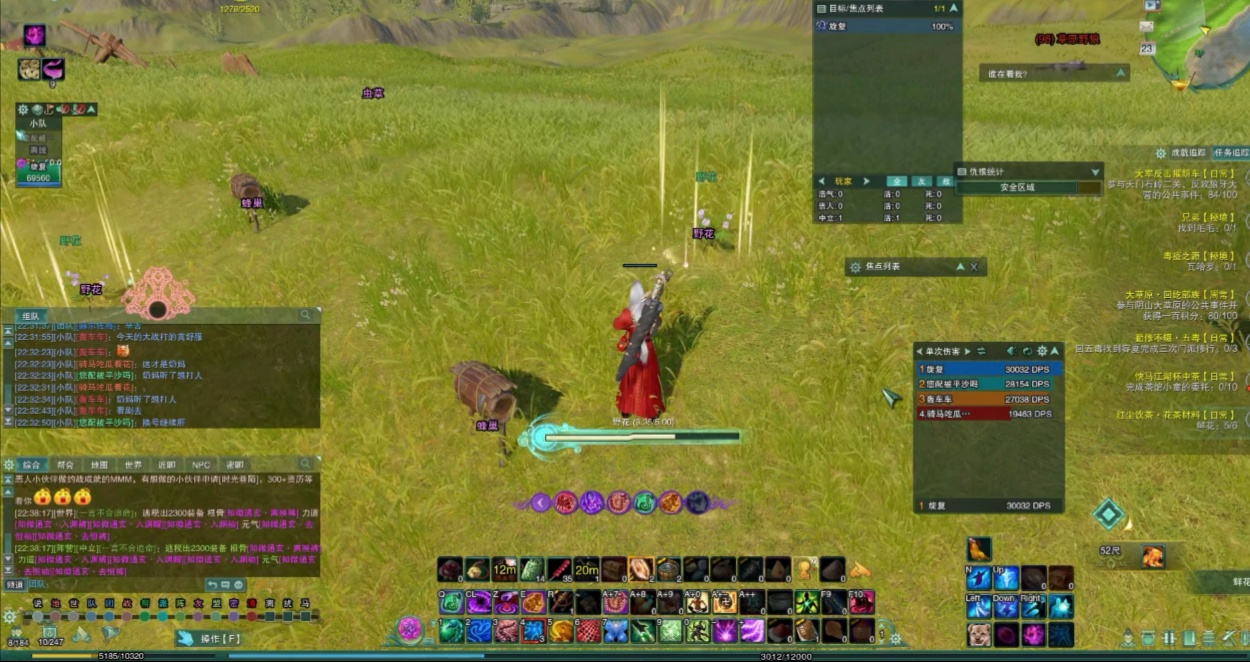Viewport: 1250px width, 662px height.
Task: Open the 世界 chat tab
Action: (133, 465)
